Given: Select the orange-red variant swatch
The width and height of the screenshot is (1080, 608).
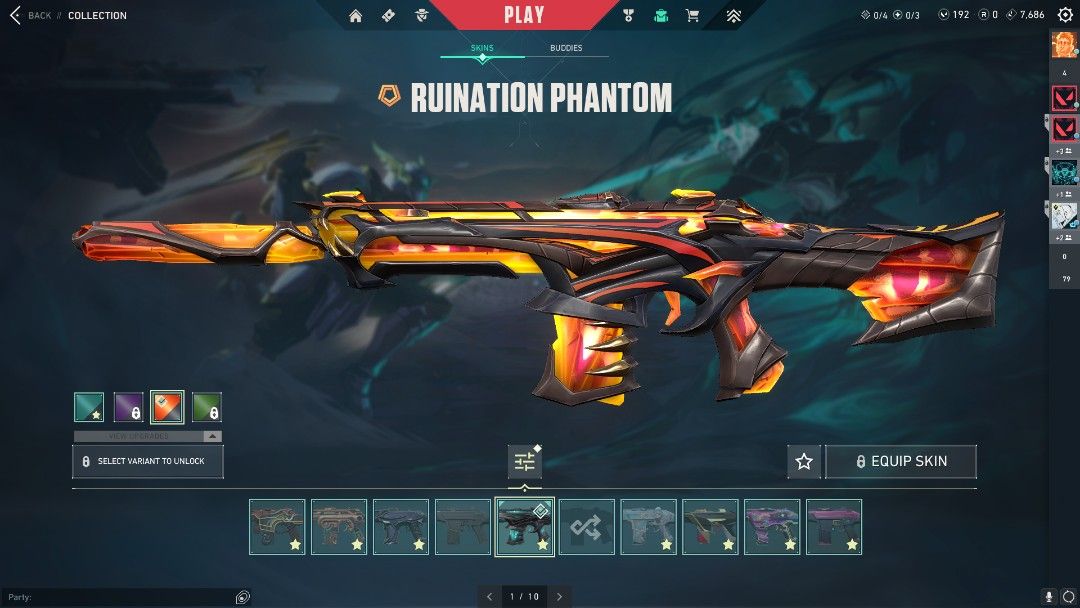Looking at the screenshot, I should pyautogui.click(x=167, y=407).
